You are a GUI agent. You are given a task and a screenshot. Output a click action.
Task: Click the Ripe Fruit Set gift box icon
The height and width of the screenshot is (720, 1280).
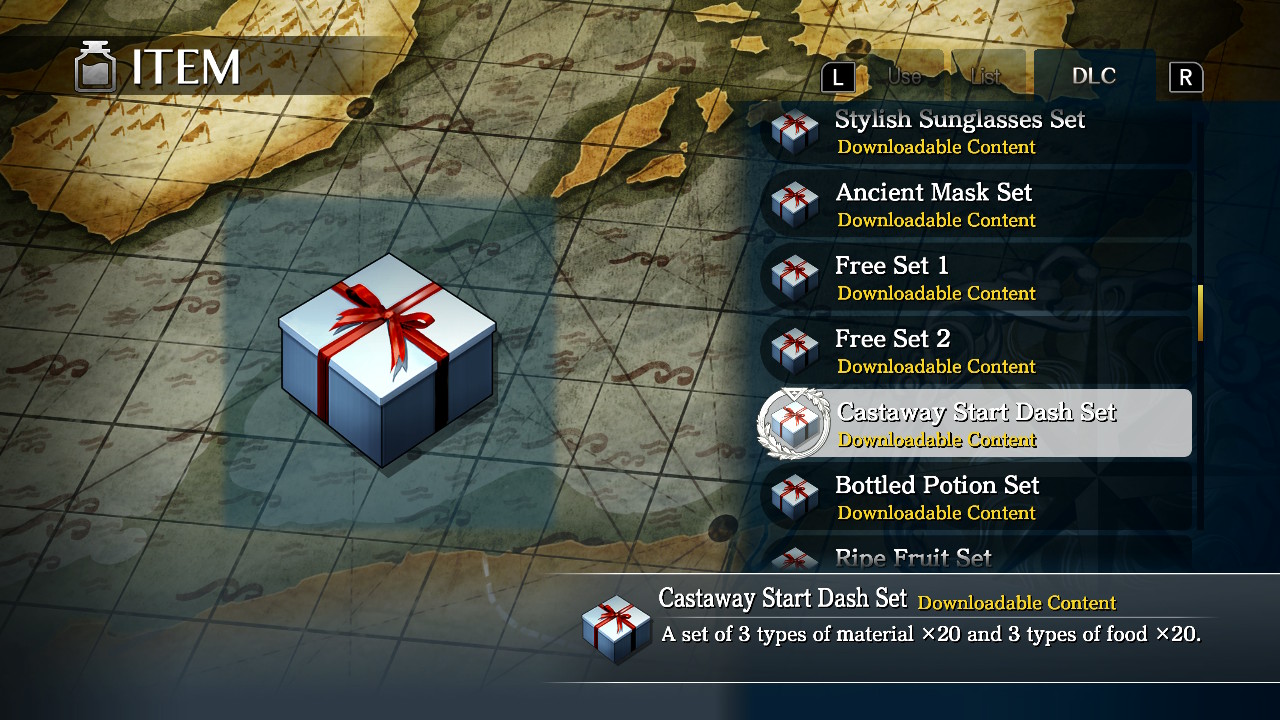[794, 560]
